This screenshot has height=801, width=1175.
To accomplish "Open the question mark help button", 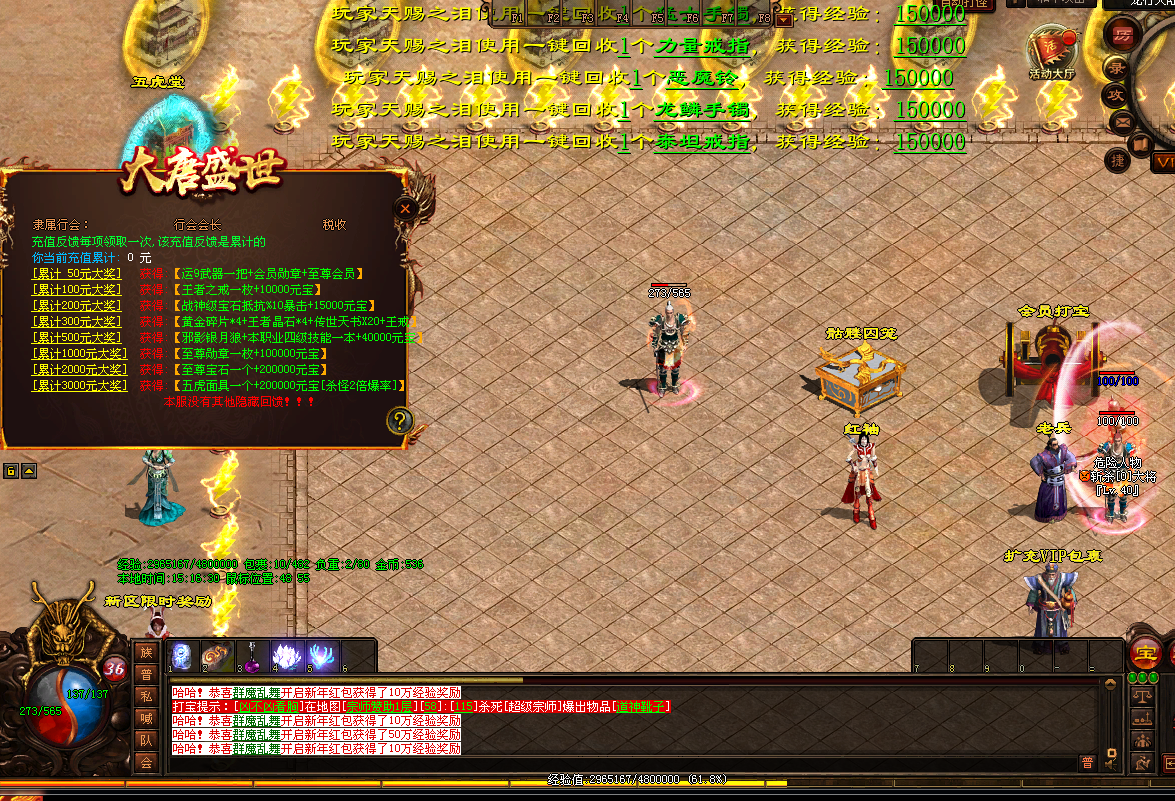I will click(398, 419).
